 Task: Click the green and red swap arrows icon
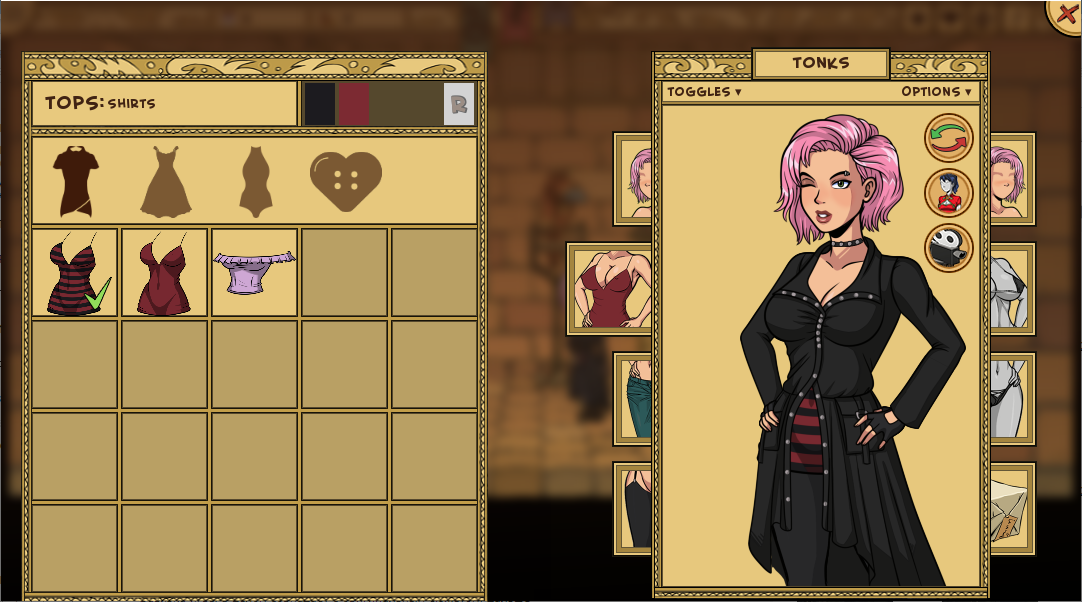(948, 138)
